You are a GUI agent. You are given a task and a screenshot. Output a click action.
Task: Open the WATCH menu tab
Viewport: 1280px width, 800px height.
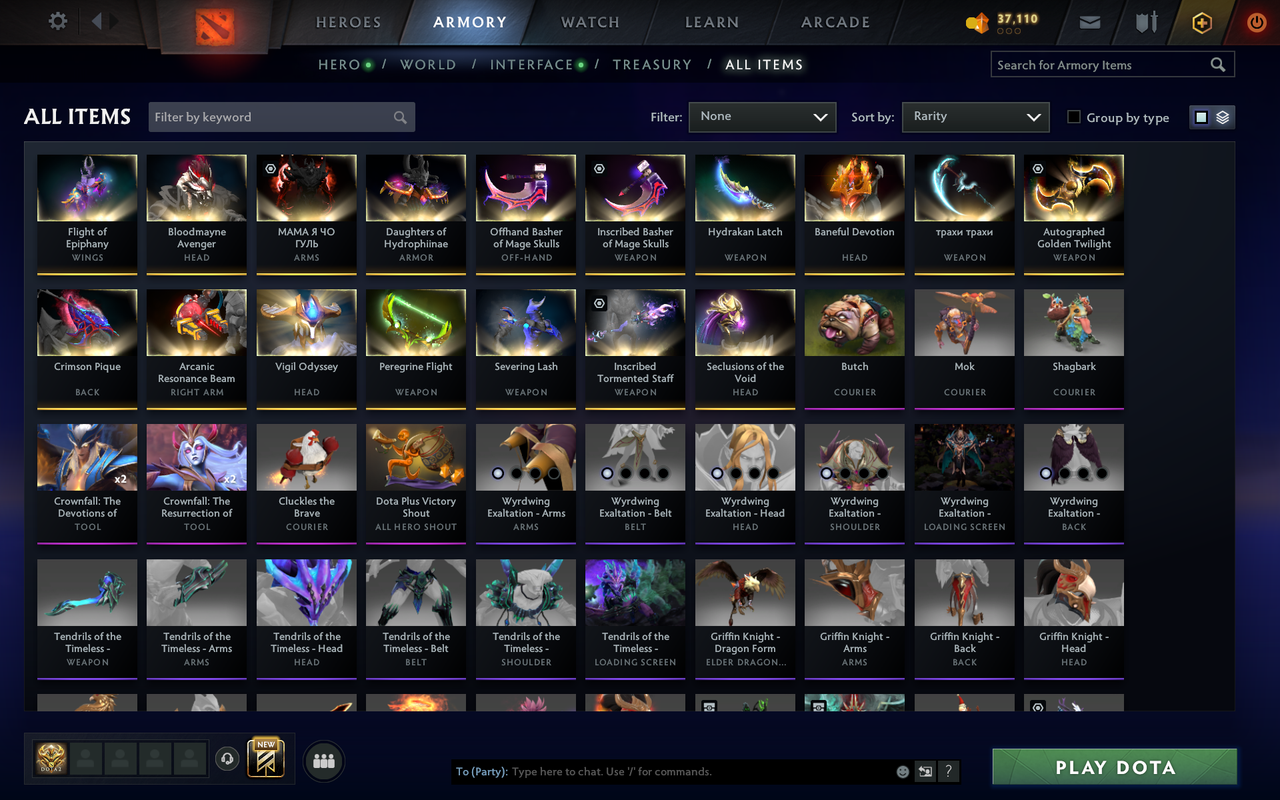pos(589,22)
